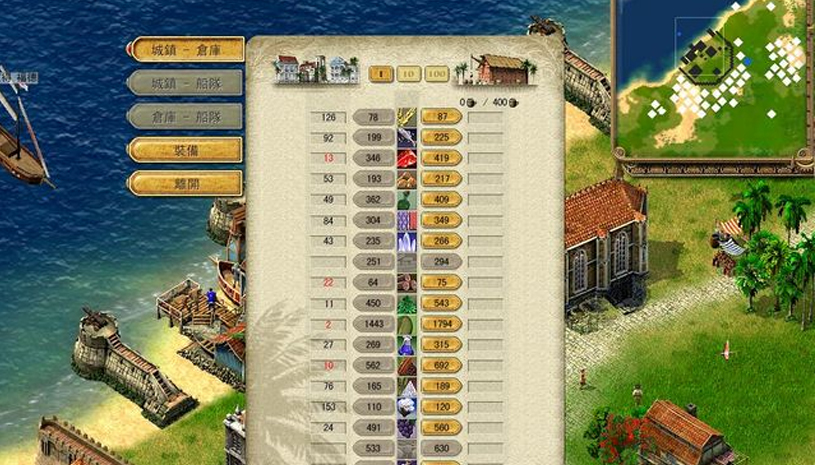Buy at the 87 price button
Image resolution: width=815 pixels, height=465 pixels.
[441, 117]
